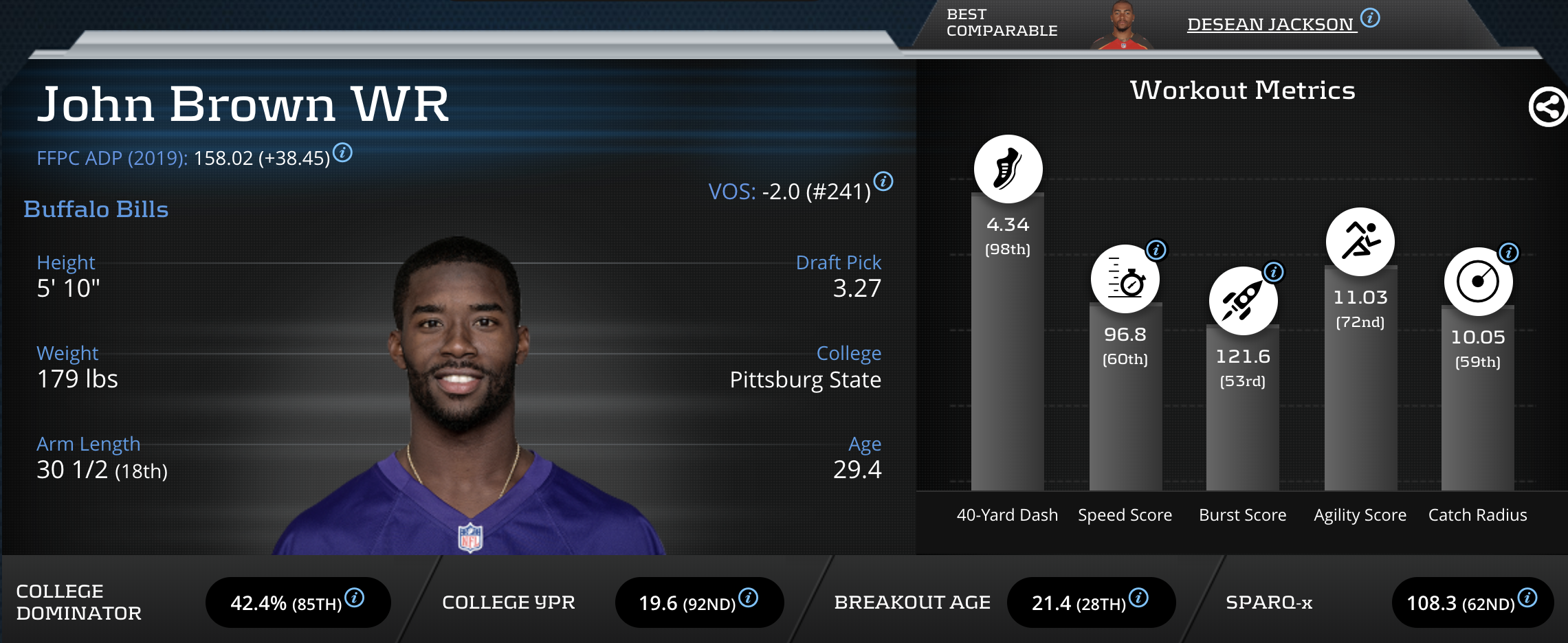This screenshot has height=643, width=1568.
Task: Click the Agility Score runner icon
Action: (x=1360, y=242)
